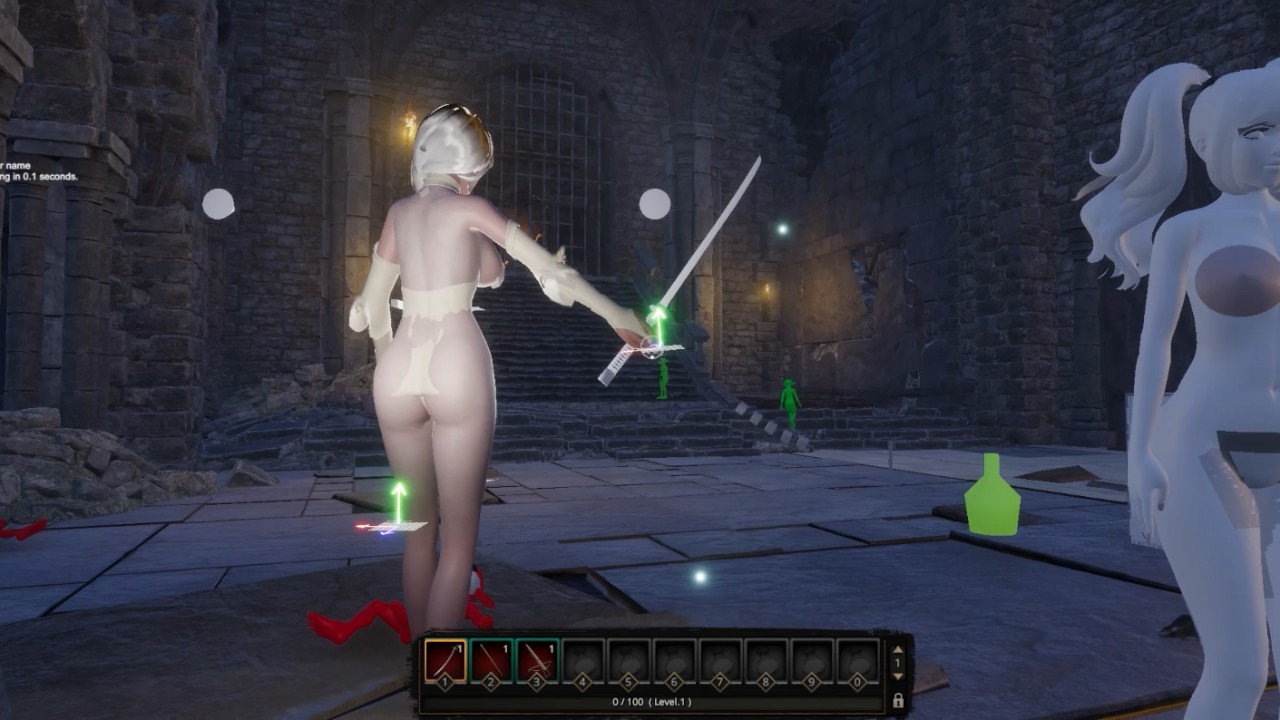Select the thin staff weapon in slot 2
The height and width of the screenshot is (720, 1280).
(491, 661)
